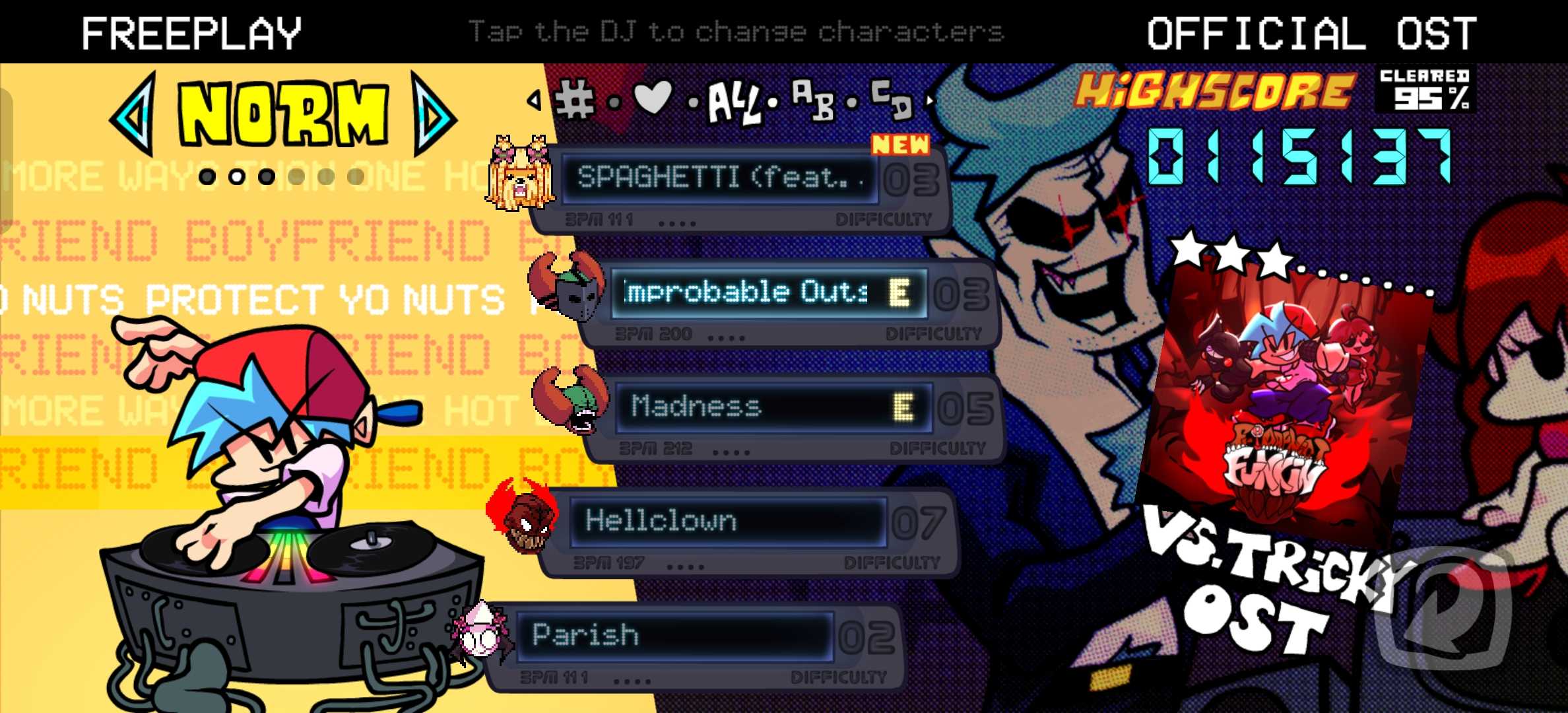Pick the Madness song capsule
Image resolution: width=1568 pixels, height=713 pixels.
[x=772, y=407]
